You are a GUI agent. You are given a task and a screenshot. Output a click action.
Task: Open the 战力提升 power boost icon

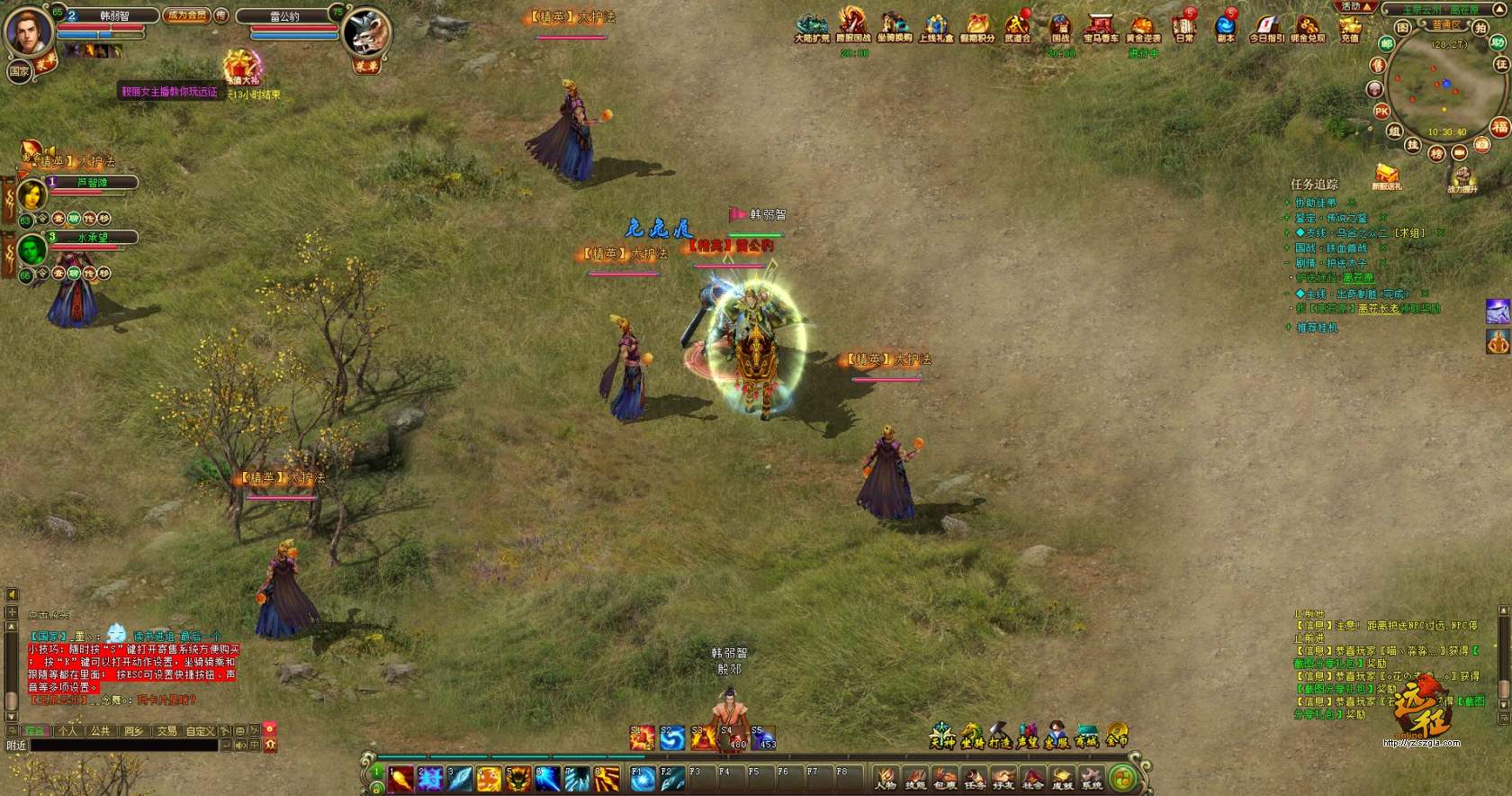(1462, 177)
